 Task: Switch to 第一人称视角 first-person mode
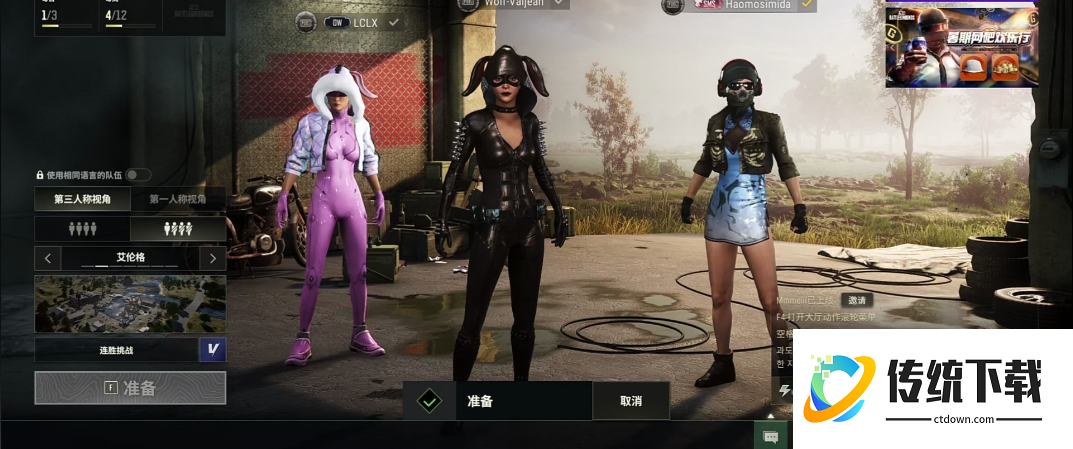[x=178, y=200]
